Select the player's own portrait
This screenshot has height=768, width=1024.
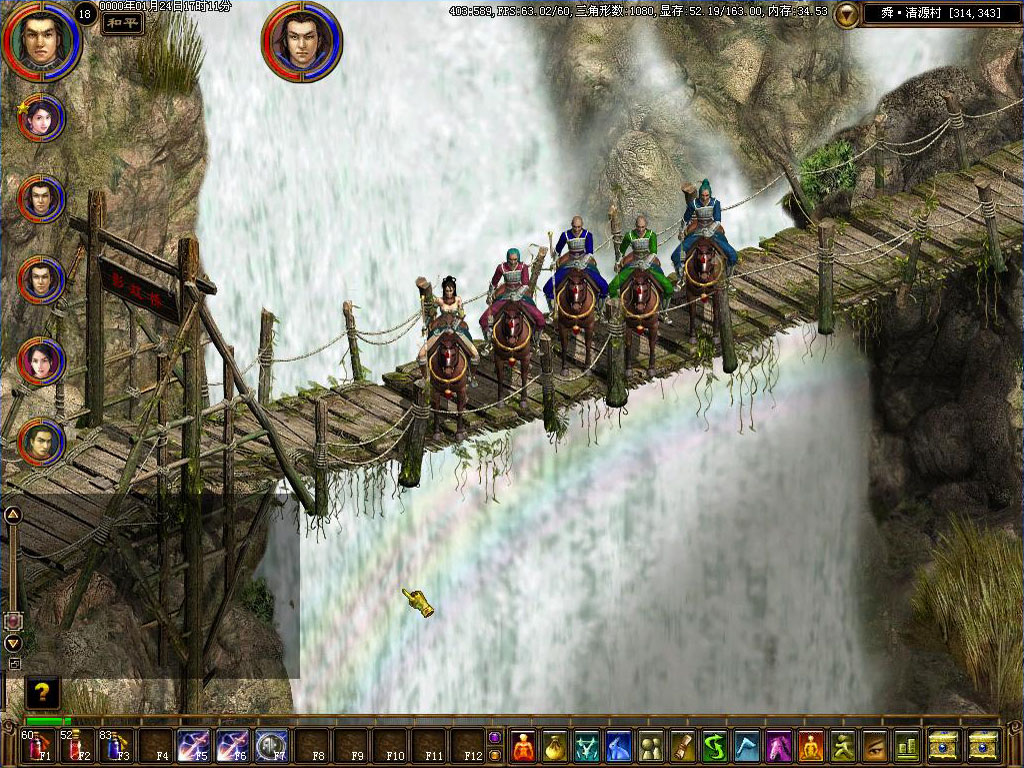pos(41,41)
